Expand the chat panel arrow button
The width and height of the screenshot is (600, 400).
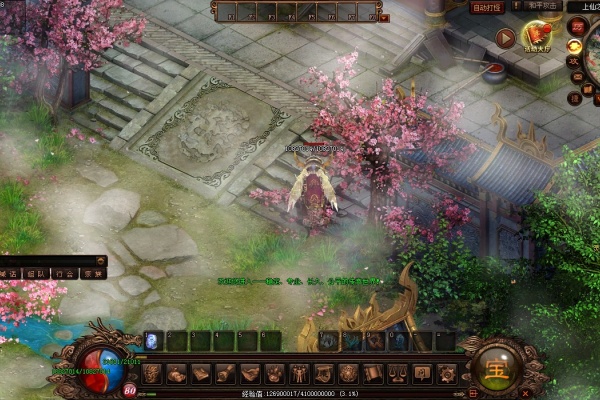pyautogui.click(x=102, y=260)
